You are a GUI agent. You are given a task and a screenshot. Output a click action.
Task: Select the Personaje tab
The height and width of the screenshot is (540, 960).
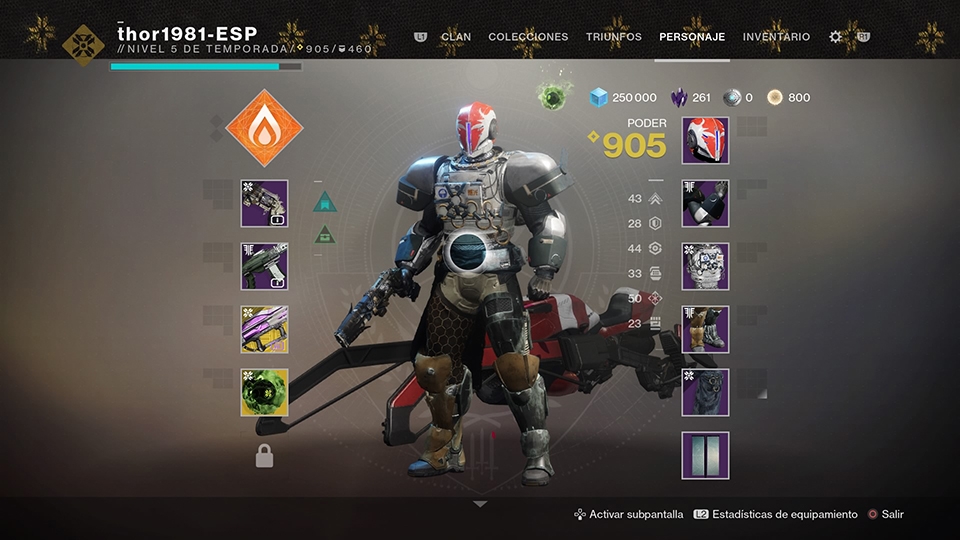point(692,37)
